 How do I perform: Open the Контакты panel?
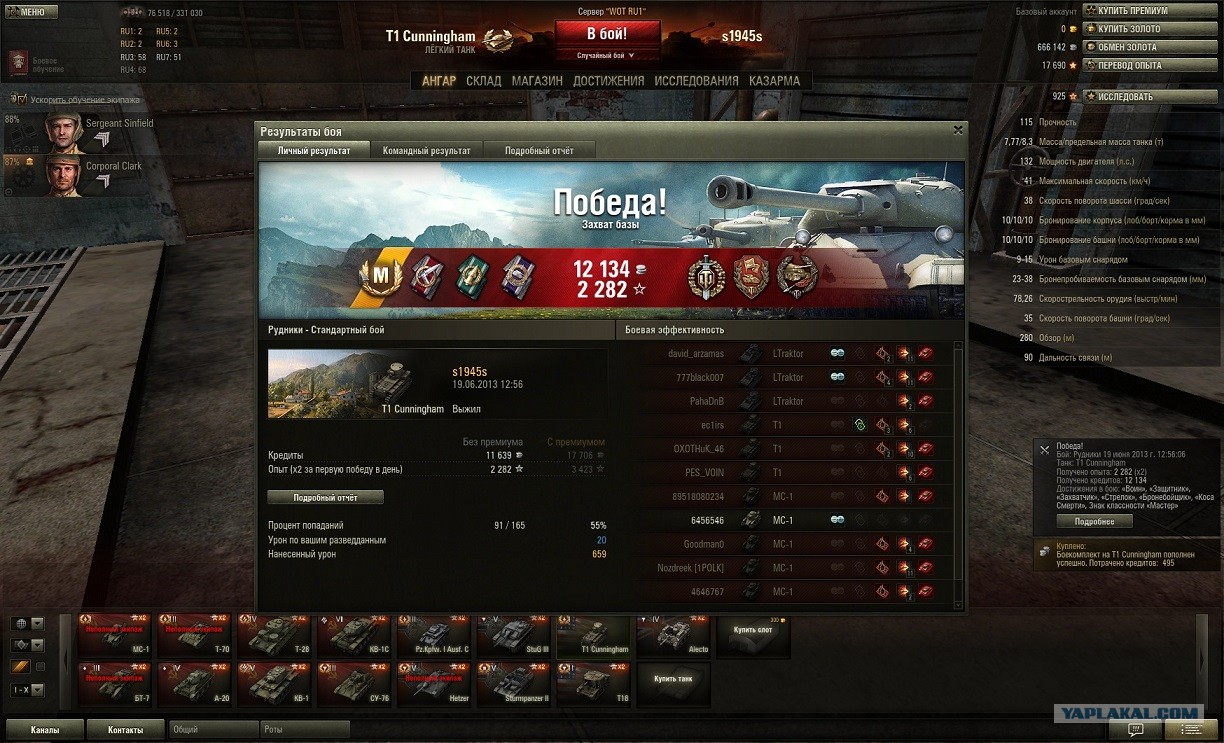click(x=125, y=730)
